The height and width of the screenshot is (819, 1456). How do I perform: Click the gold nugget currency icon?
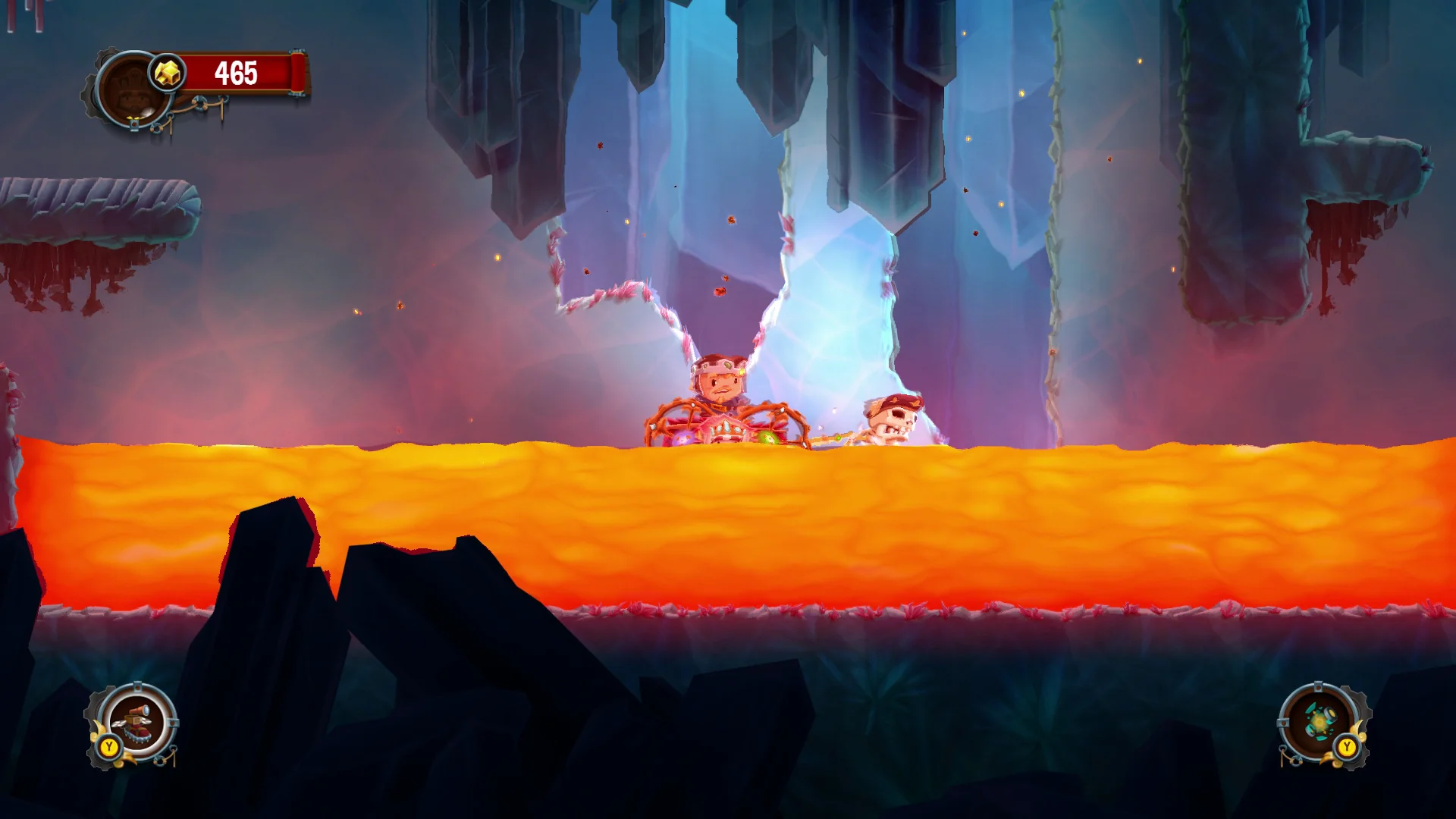tap(168, 74)
